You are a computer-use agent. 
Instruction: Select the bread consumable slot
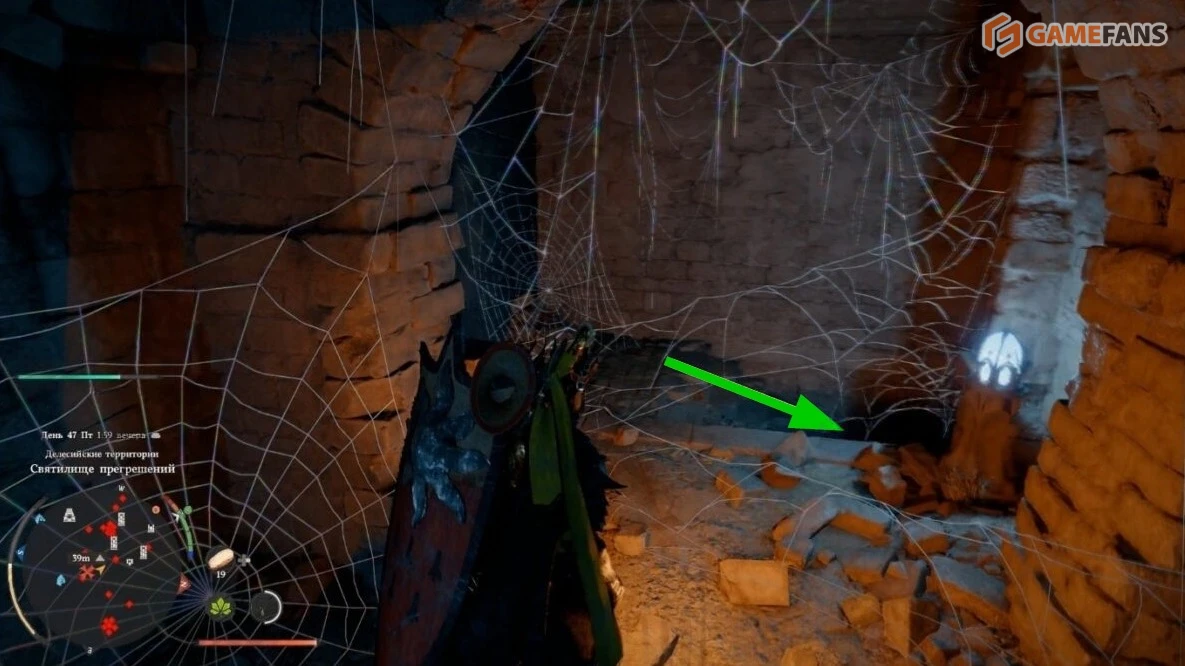pyautogui.click(x=221, y=558)
